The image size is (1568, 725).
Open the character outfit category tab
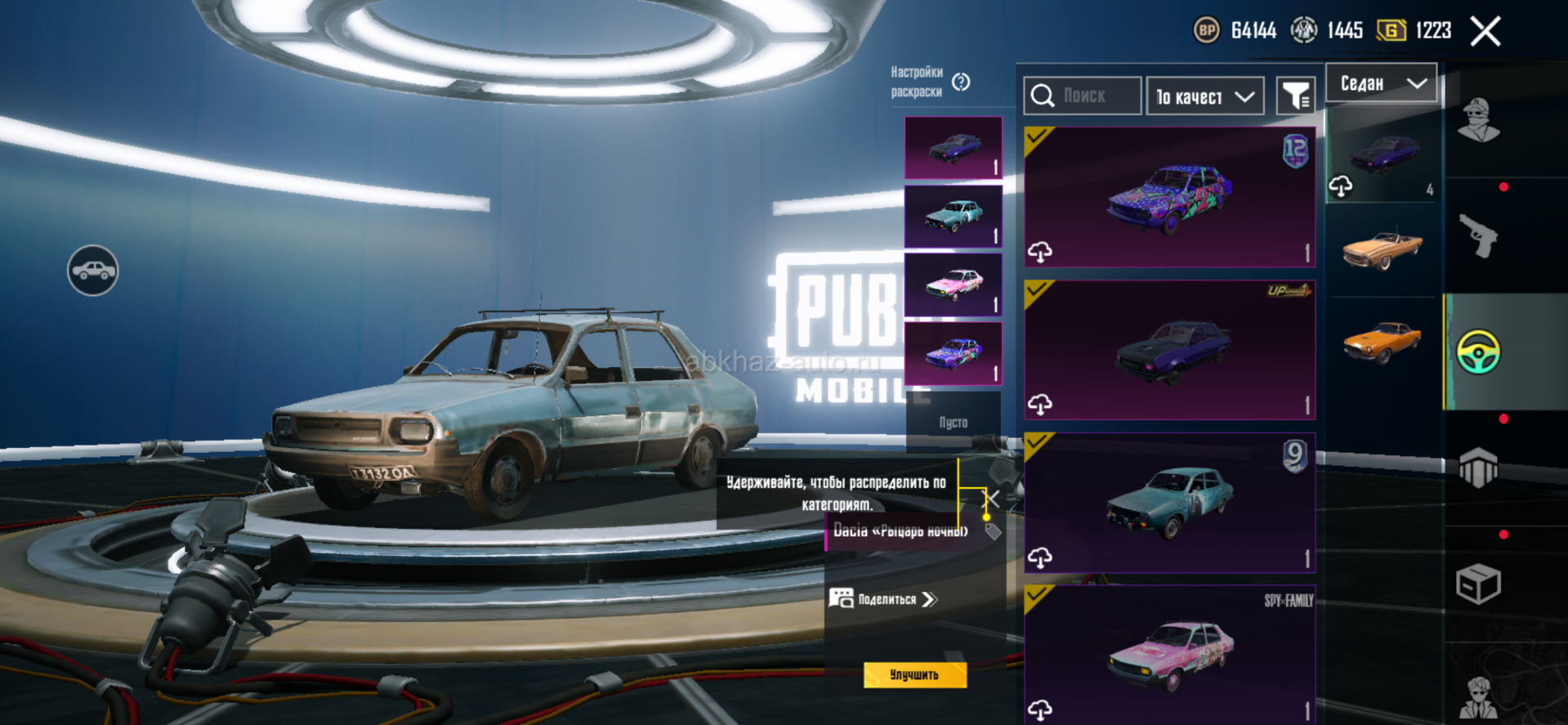coord(1478,121)
